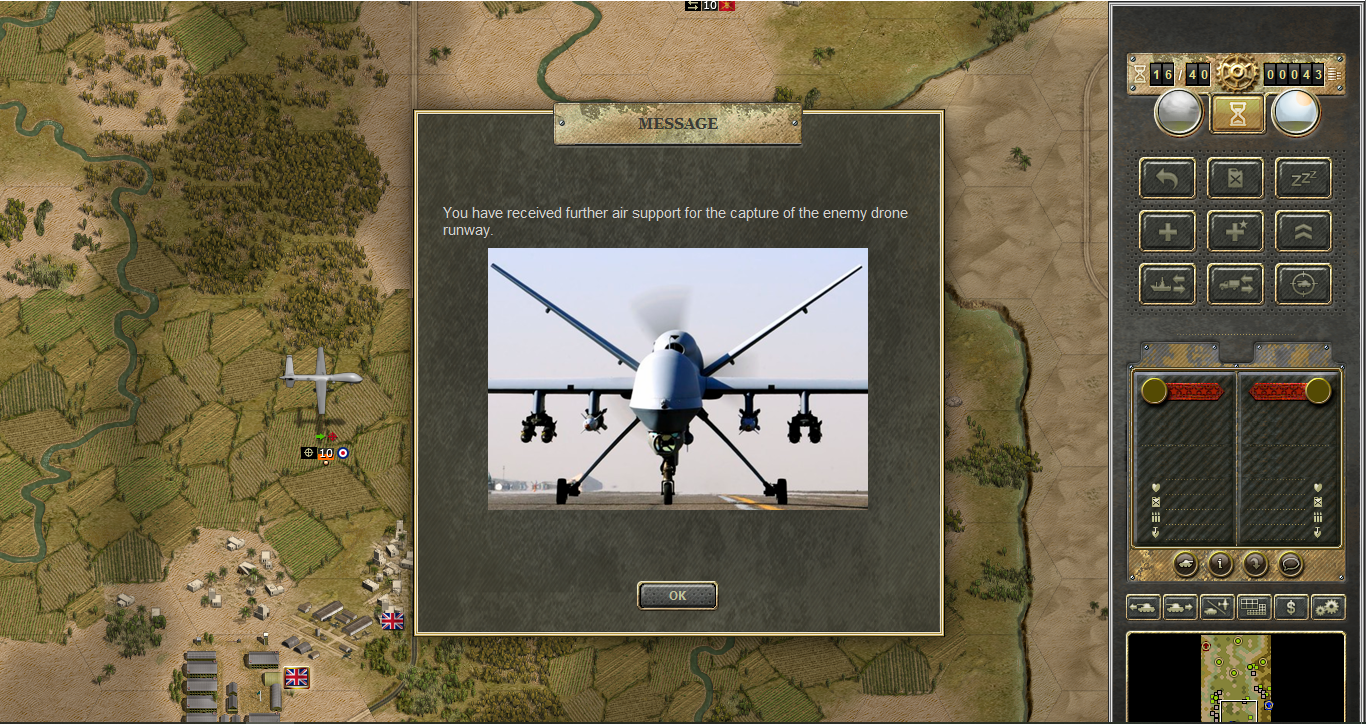Viewport: 1366px width, 724px height.
Task: Open the dollar sign purchase button
Action: pyautogui.click(x=1291, y=606)
